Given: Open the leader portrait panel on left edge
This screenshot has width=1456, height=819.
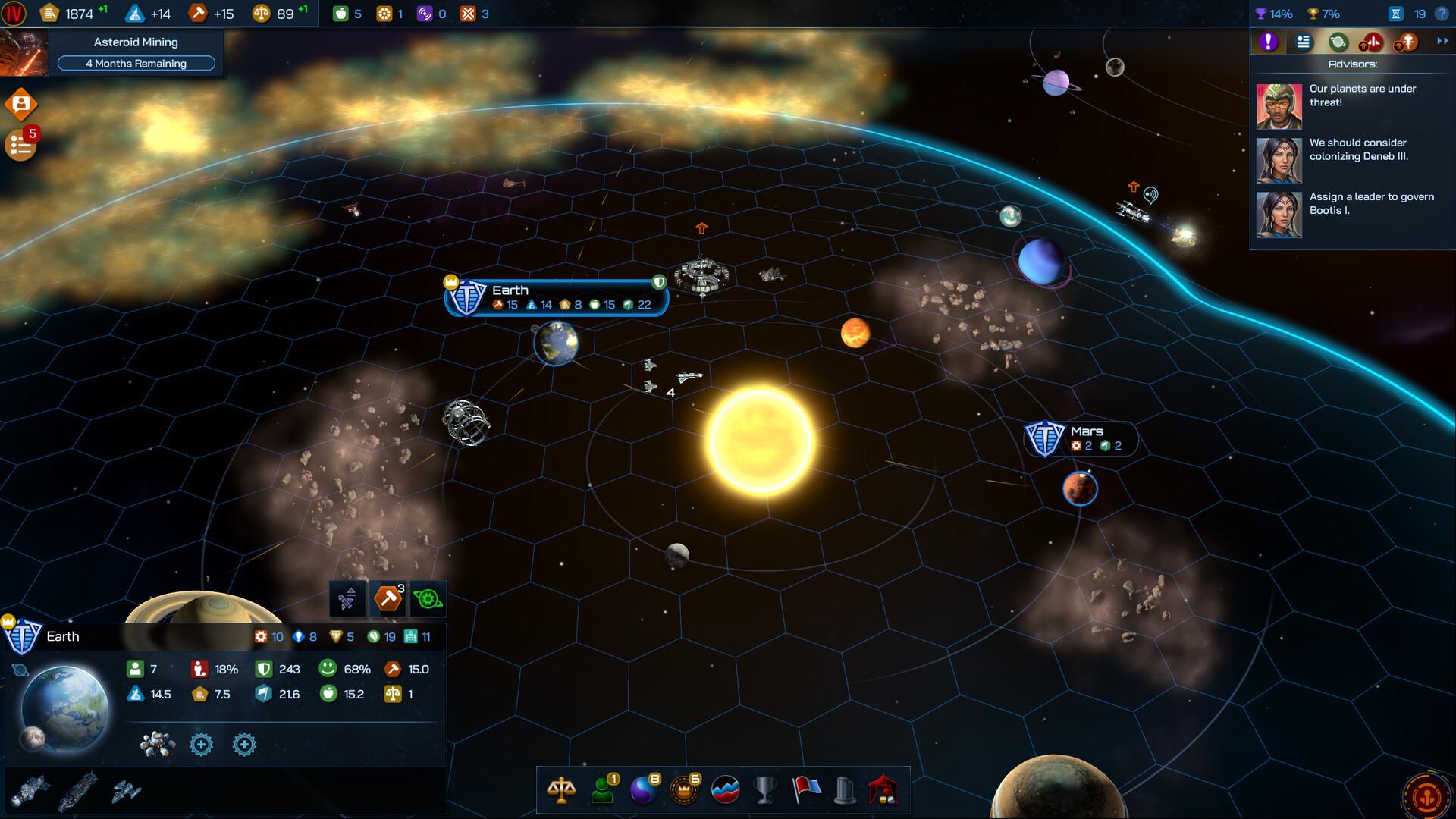Looking at the screenshot, I should 20,104.
